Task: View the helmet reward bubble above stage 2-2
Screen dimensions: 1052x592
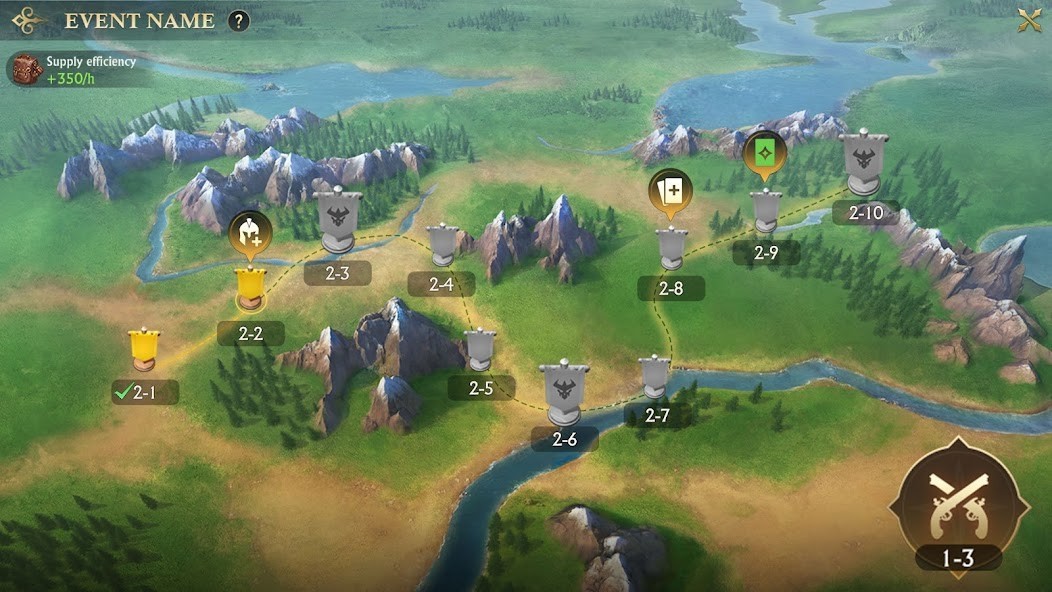Action: pyautogui.click(x=249, y=233)
